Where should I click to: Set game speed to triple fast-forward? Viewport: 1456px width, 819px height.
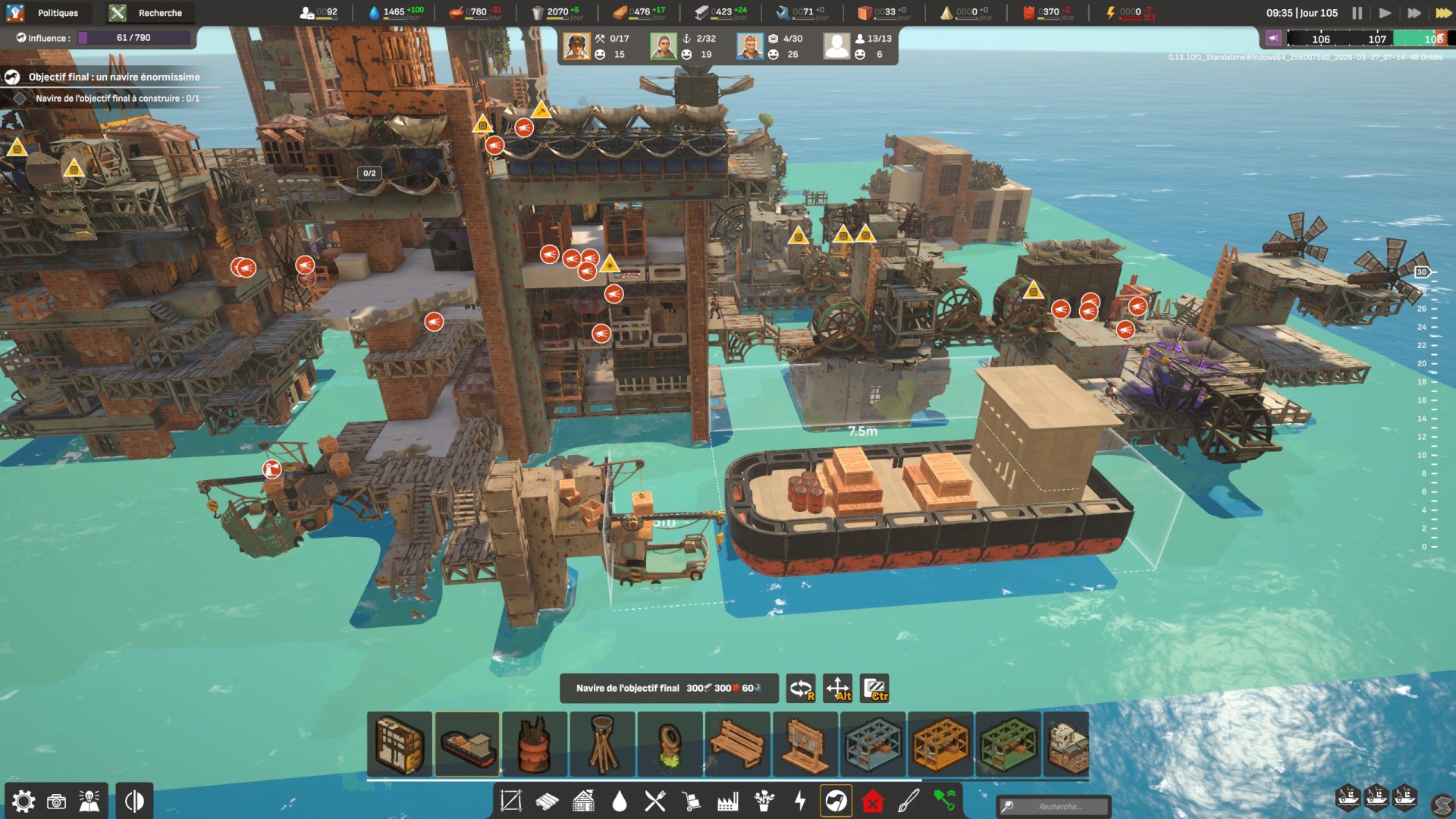tap(1442, 13)
